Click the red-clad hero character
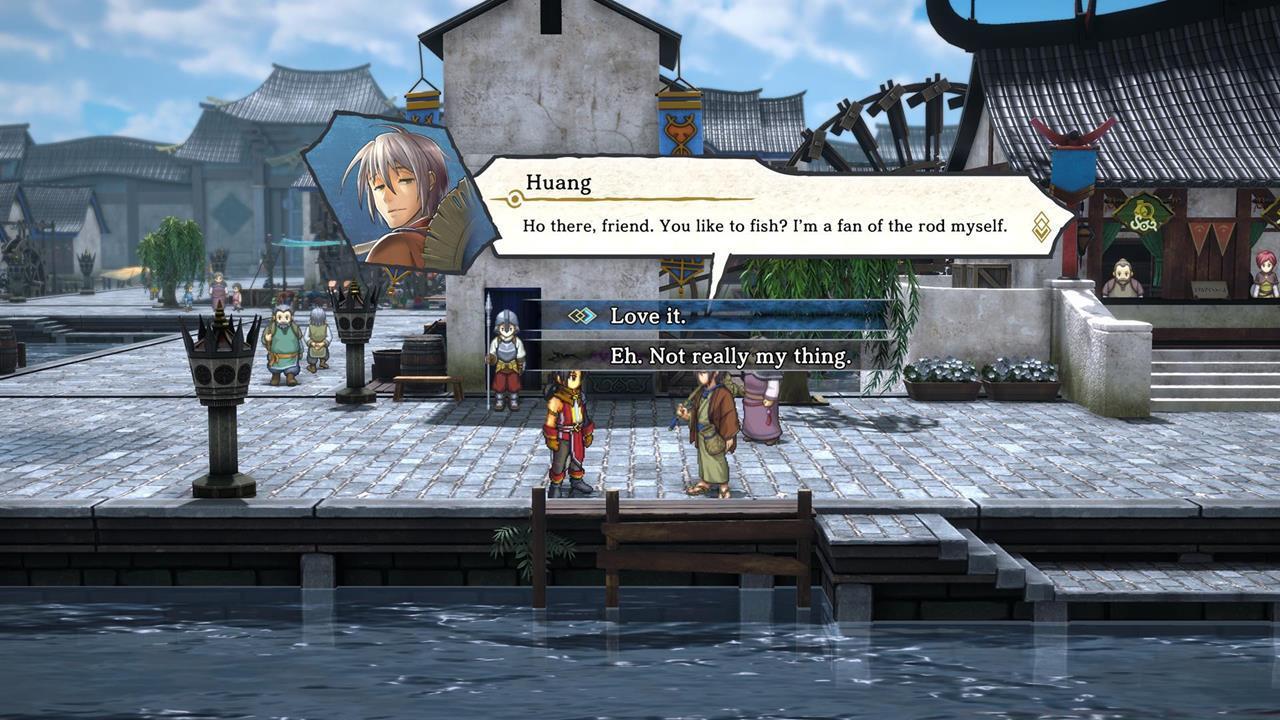1280x720 pixels. pos(566,430)
